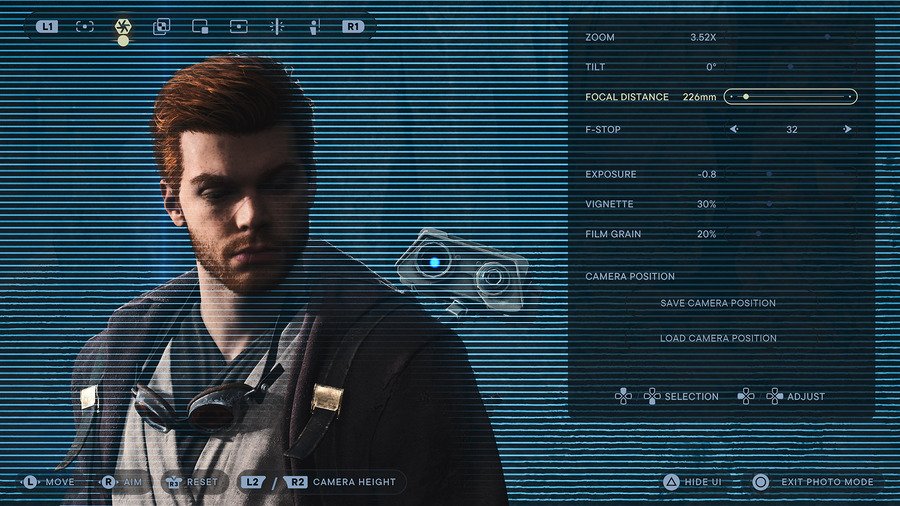Adjust the Vignette slider
Image resolution: width=900 pixels, height=506 pixels.
(790, 204)
